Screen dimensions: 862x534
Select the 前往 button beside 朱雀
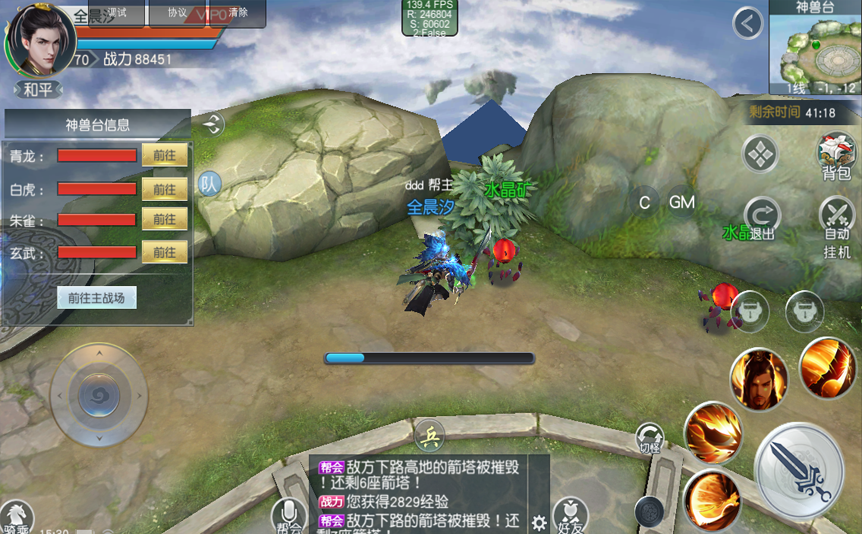click(x=165, y=219)
